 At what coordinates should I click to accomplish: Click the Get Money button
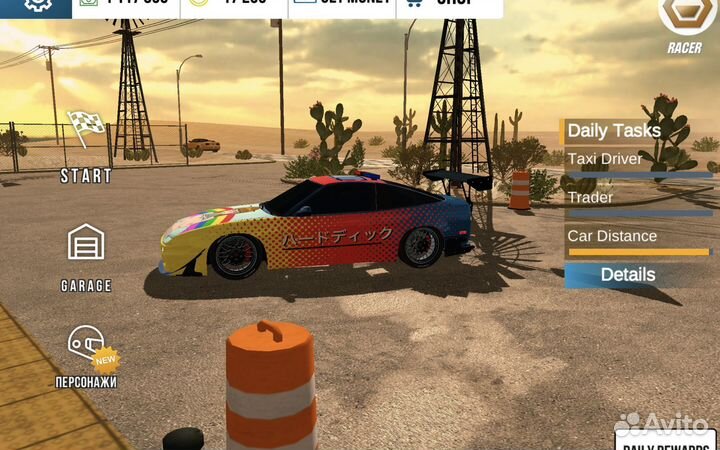point(342,6)
